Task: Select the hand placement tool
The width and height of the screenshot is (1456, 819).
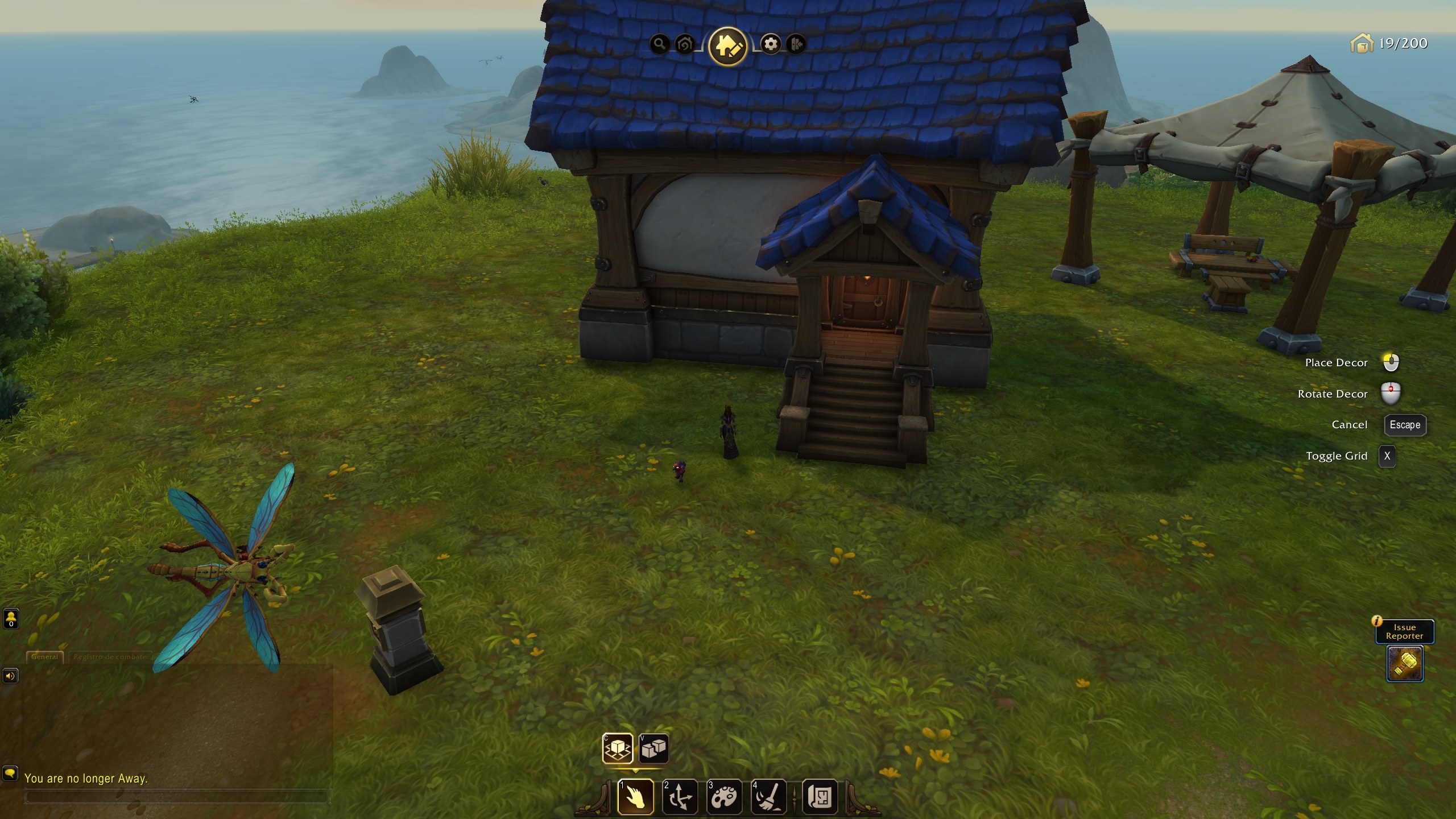Action: pos(635,797)
